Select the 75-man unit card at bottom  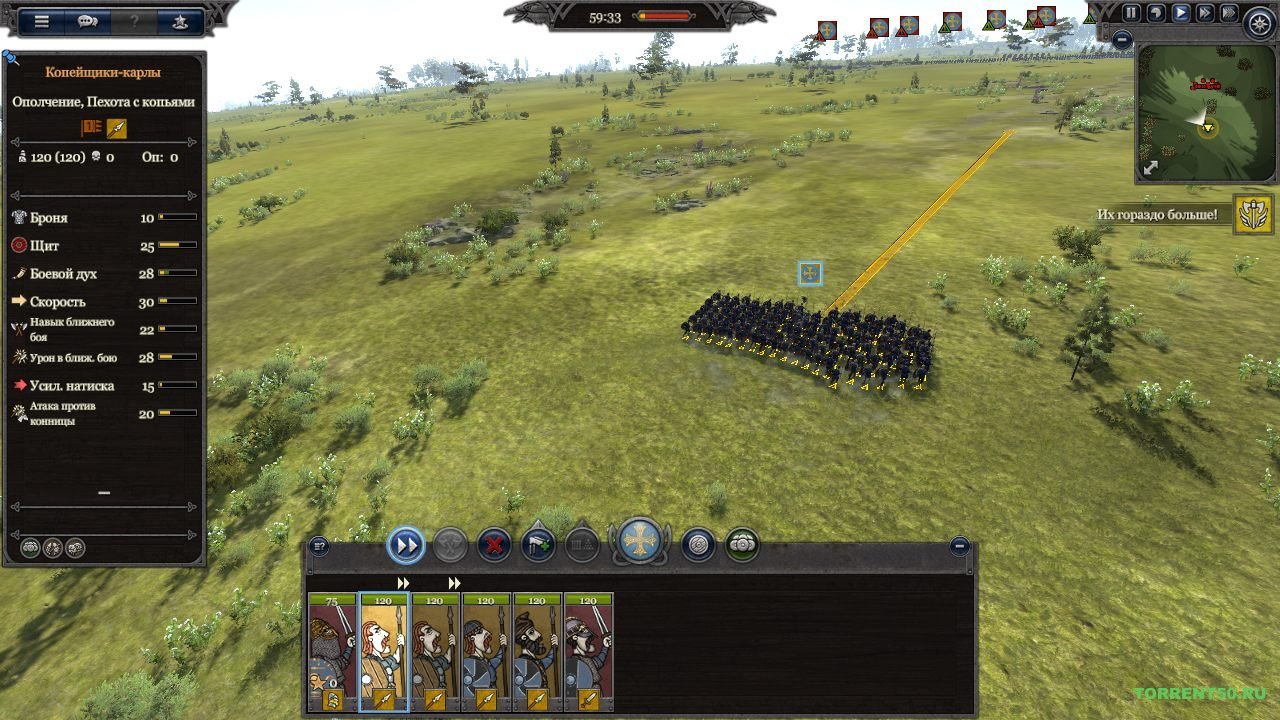point(330,645)
